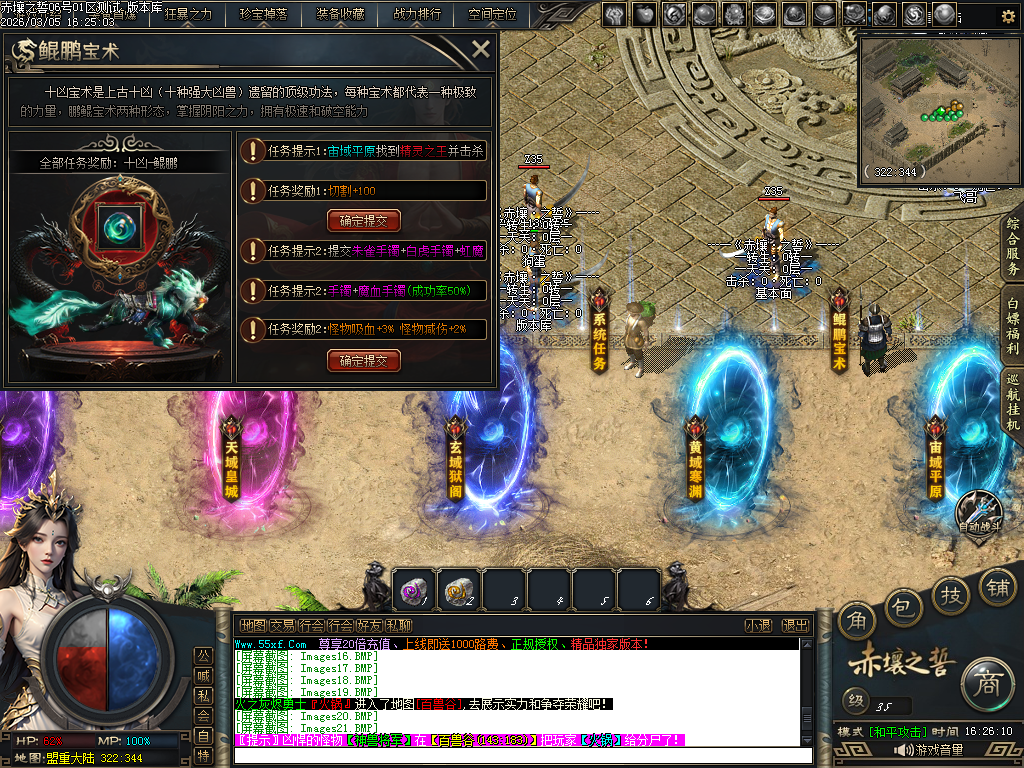Submit the first quest with upper 确定提交
The width and height of the screenshot is (1024, 768).
(363, 221)
